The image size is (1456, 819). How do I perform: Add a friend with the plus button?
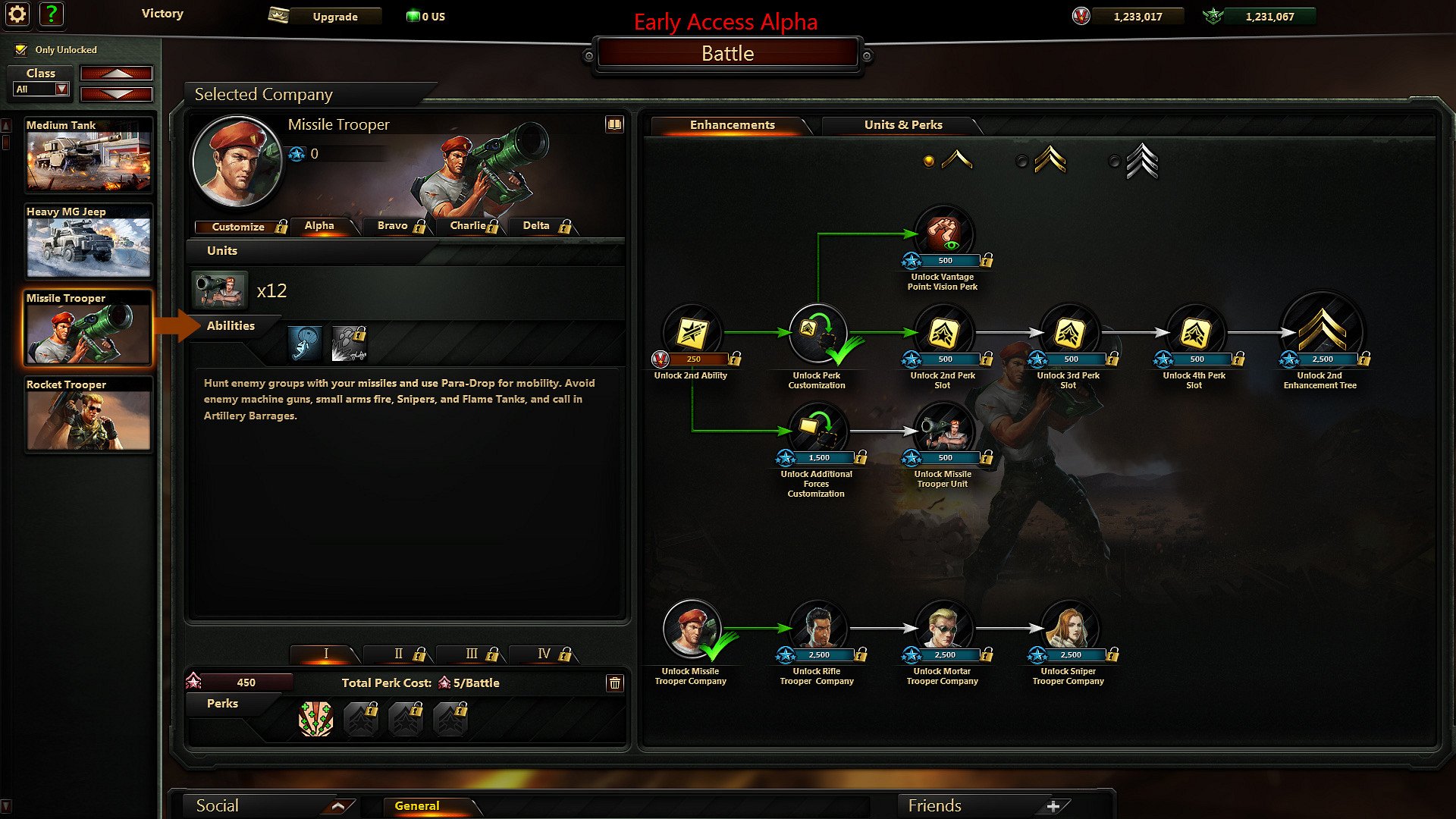pos(1053,806)
